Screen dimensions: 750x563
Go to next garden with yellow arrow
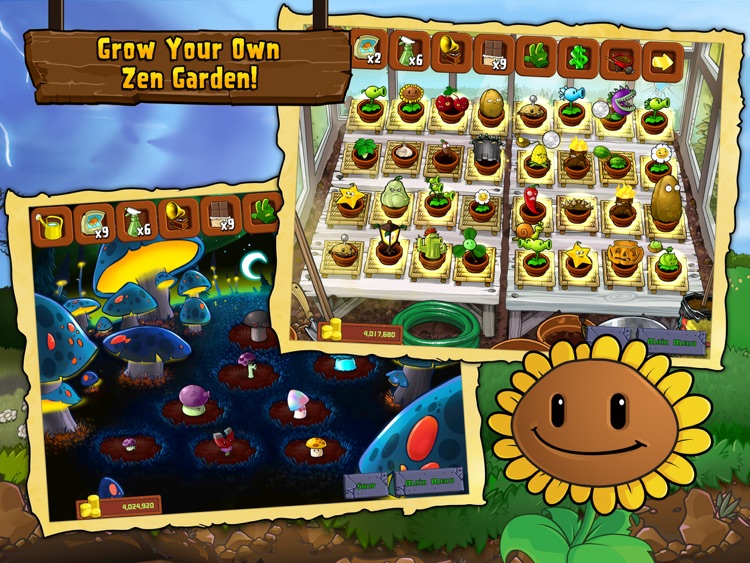(662, 62)
